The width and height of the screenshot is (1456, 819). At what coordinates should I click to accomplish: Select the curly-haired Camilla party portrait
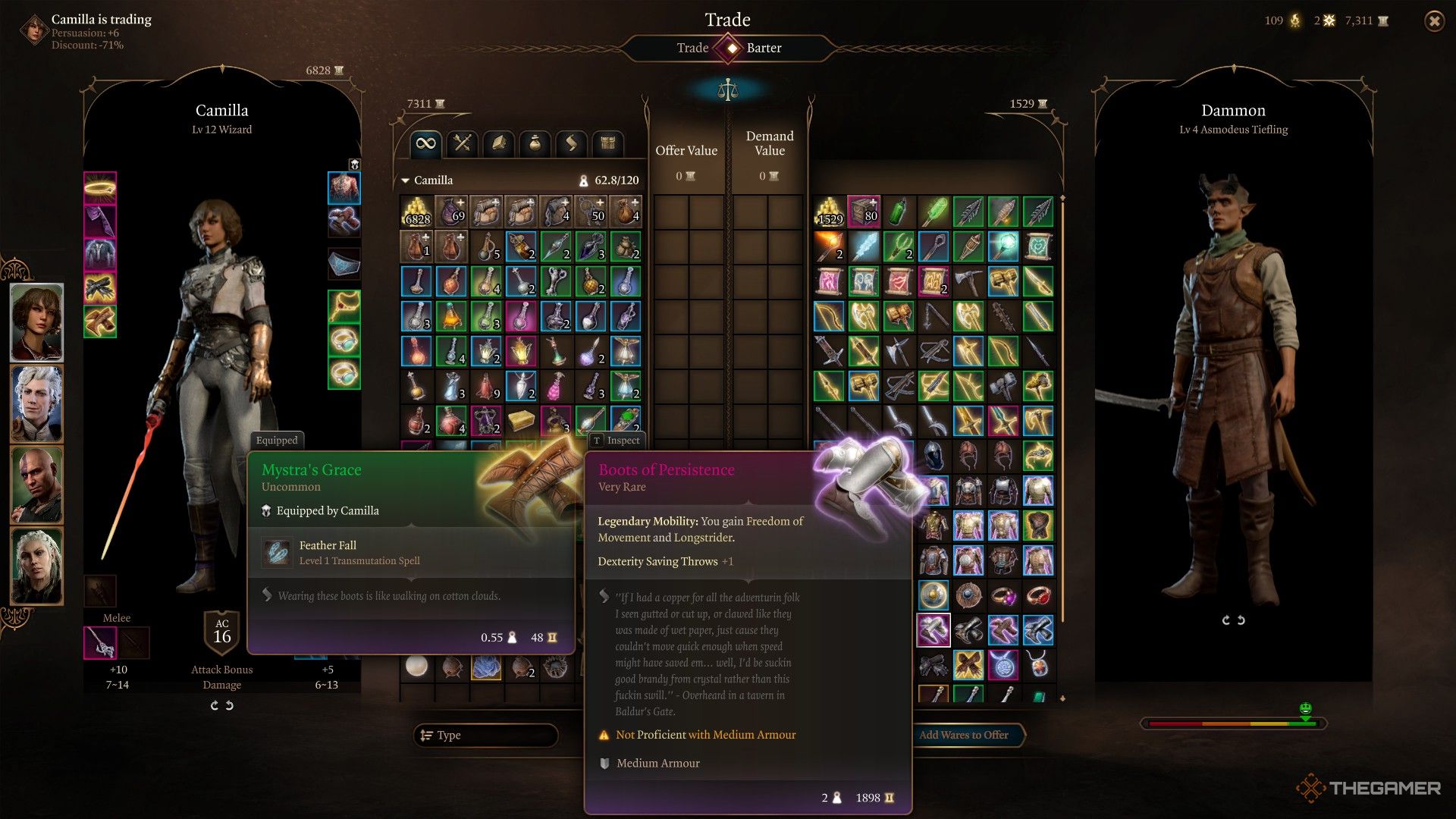pyautogui.click(x=36, y=323)
